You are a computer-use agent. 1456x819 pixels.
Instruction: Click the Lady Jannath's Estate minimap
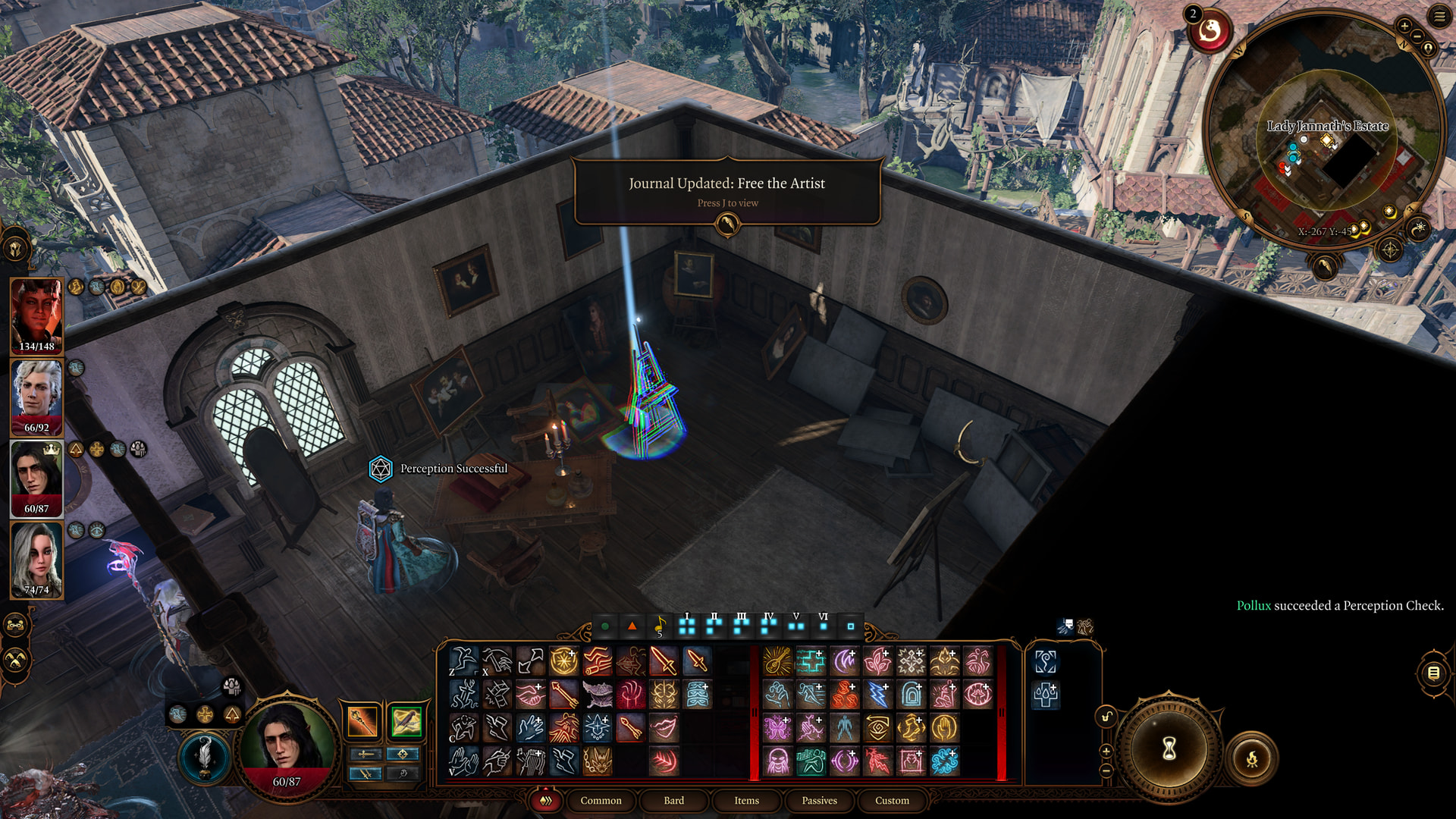pos(1326,152)
